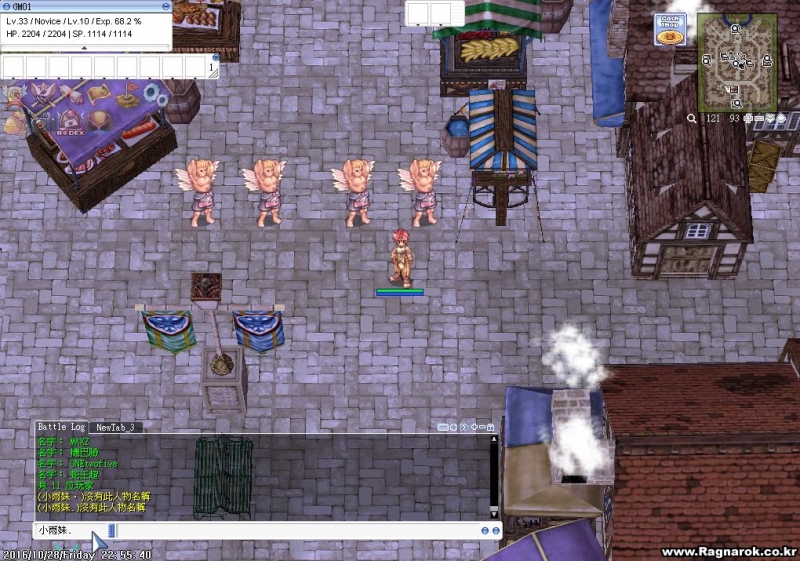
Task: Open the Cash Shop
Action: [x=669, y=28]
